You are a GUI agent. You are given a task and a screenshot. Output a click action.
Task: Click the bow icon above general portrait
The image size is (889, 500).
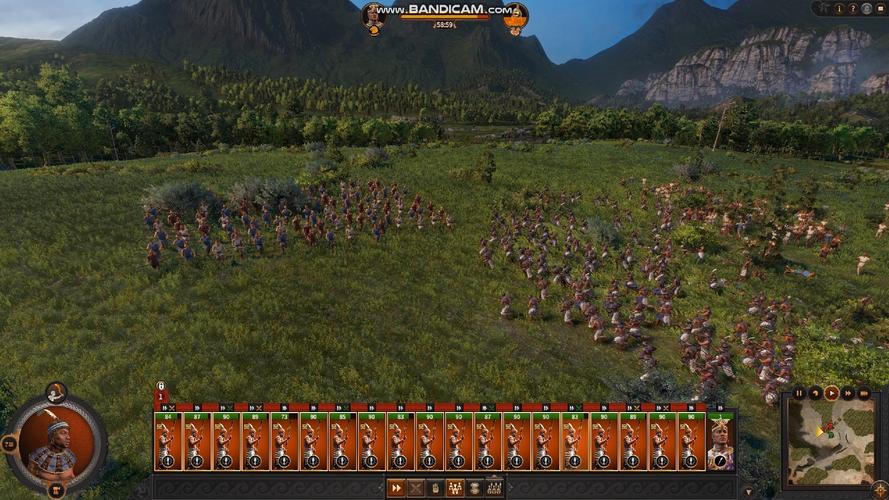coord(56,391)
